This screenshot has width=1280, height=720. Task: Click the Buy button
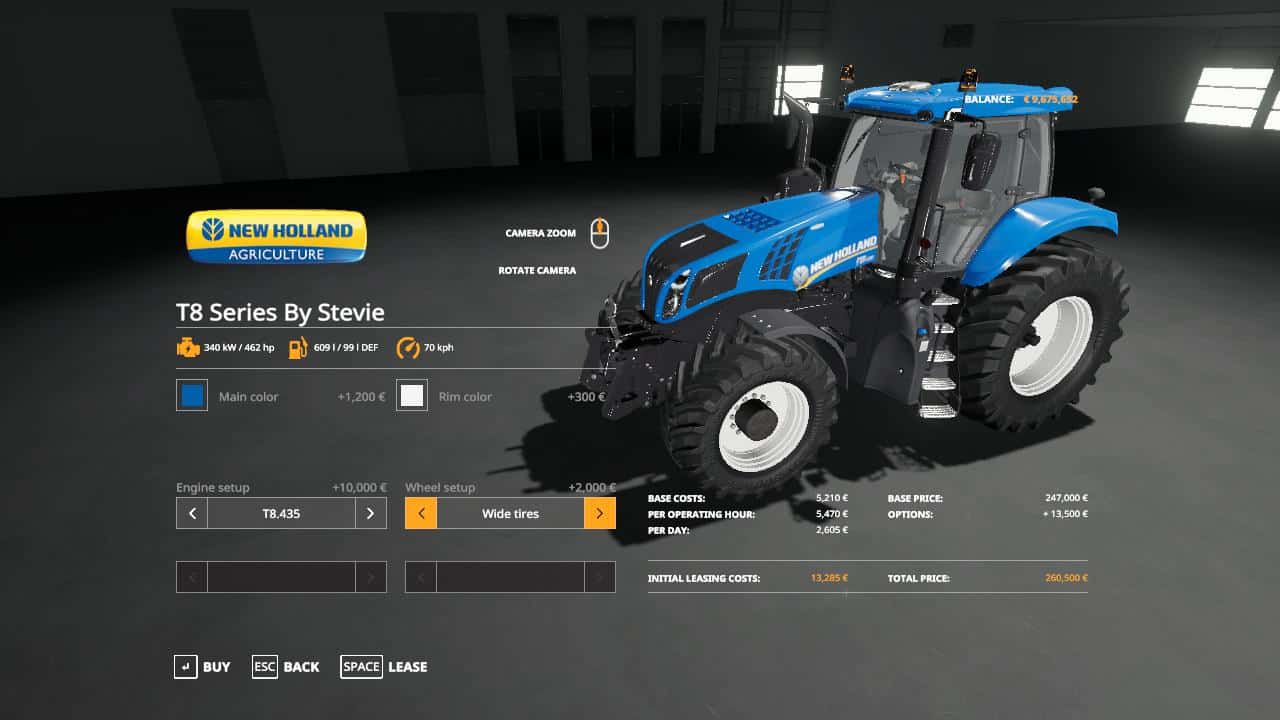(x=217, y=667)
